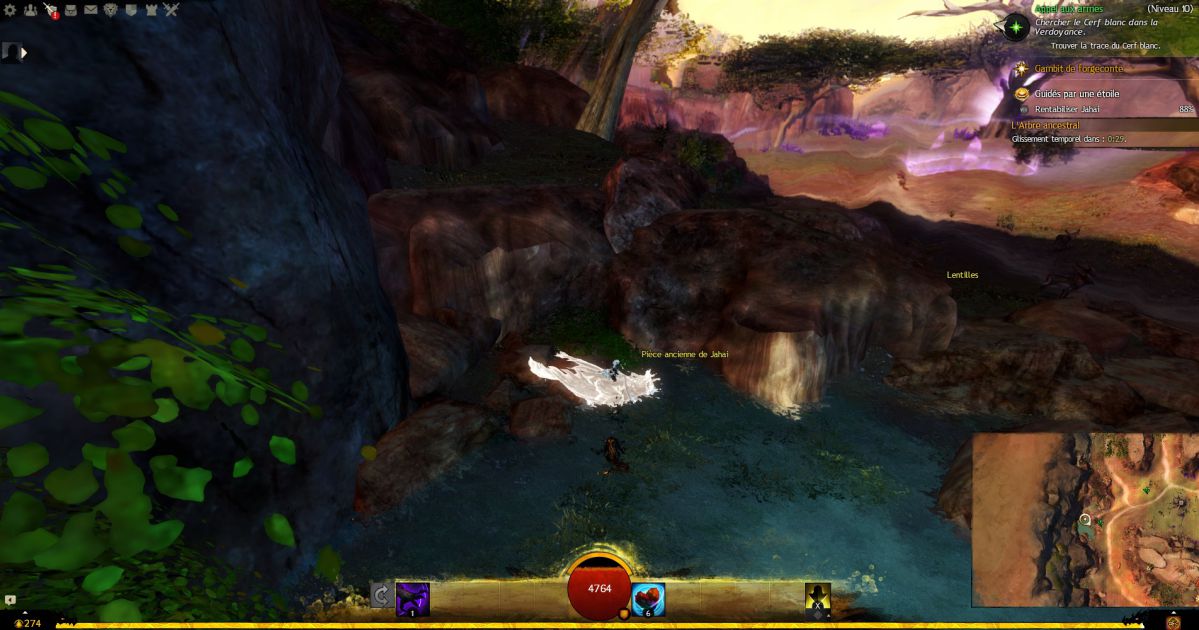The width and height of the screenshot is (1199, 630).
Task: Open the inventory bag icon
Action: (x=71, y=10)
